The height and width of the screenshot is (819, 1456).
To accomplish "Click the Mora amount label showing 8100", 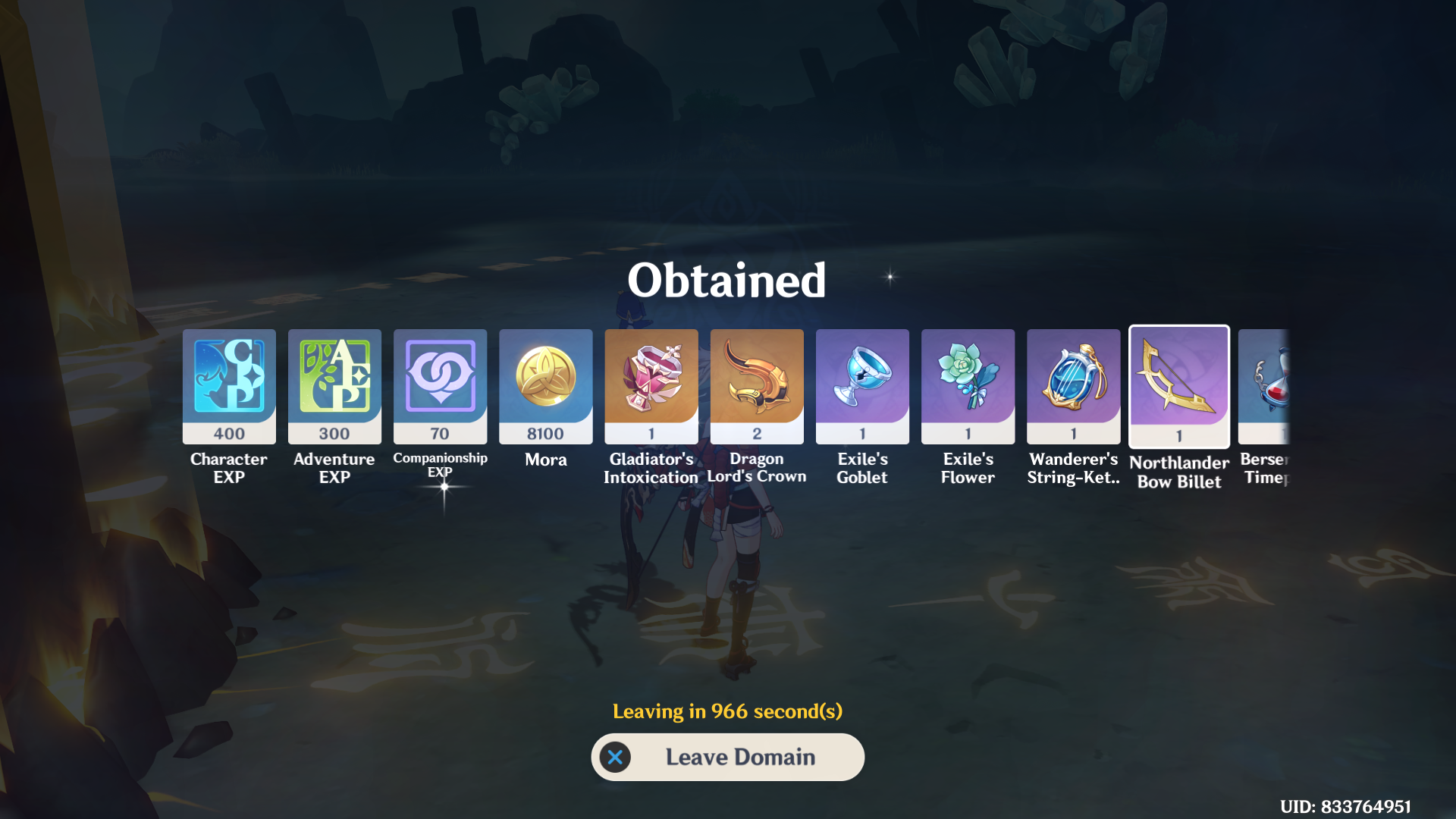I will pos(545,432).
